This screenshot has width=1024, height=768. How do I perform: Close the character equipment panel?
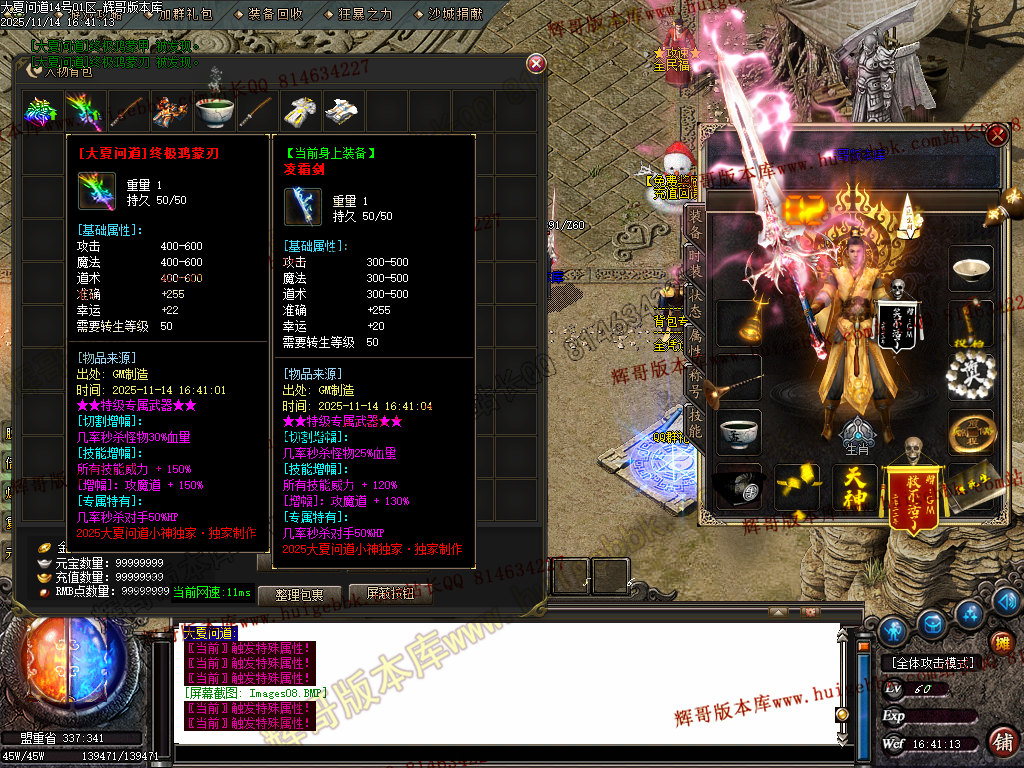(x=996, y=136)
